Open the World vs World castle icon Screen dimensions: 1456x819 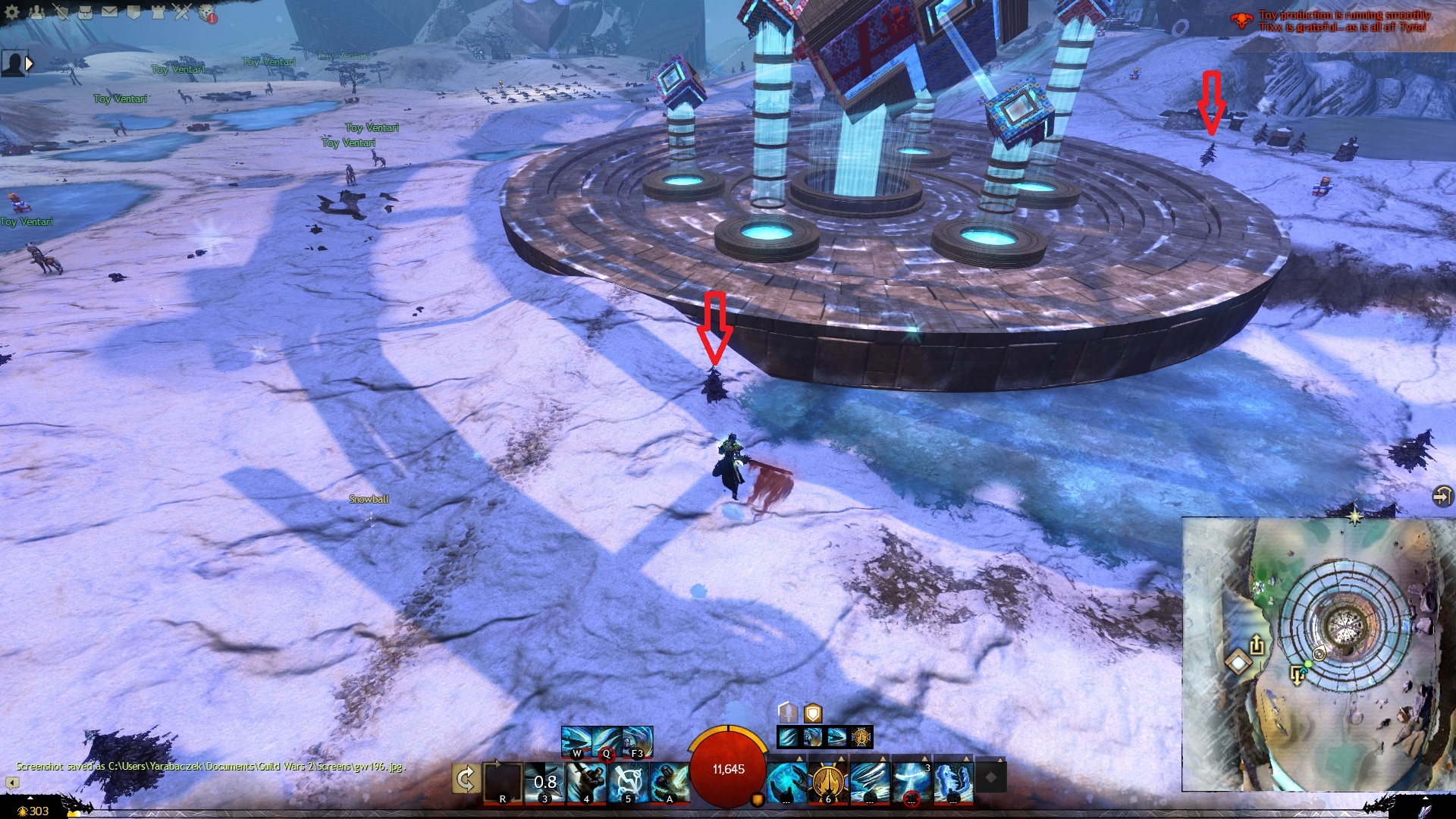(158, 11)
